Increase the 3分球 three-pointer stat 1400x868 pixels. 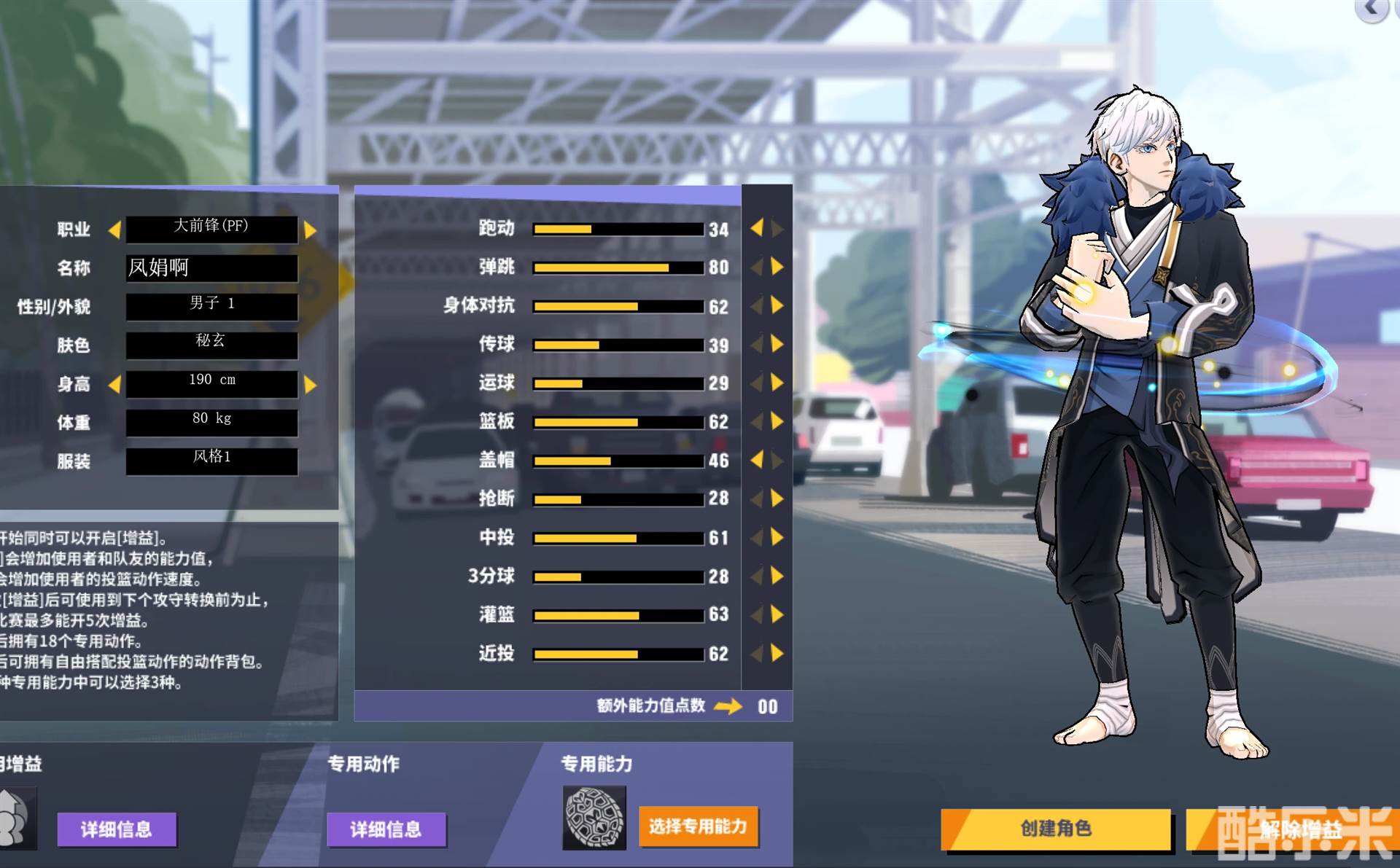(777, 576)
